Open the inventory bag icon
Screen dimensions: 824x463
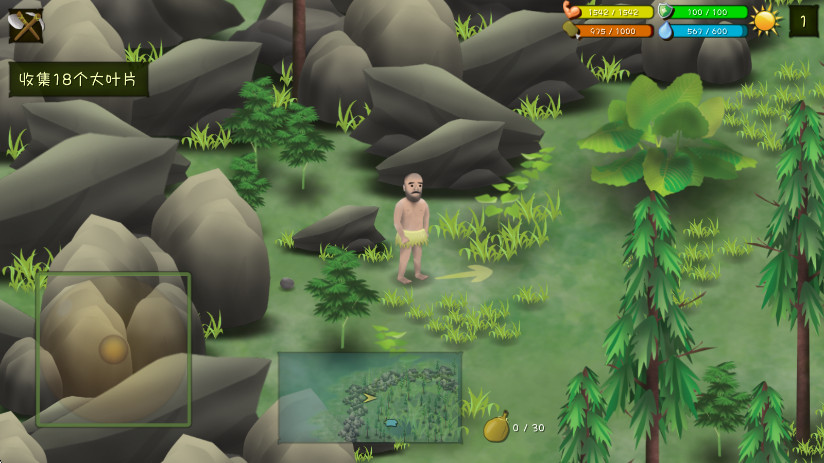point(497,428)
